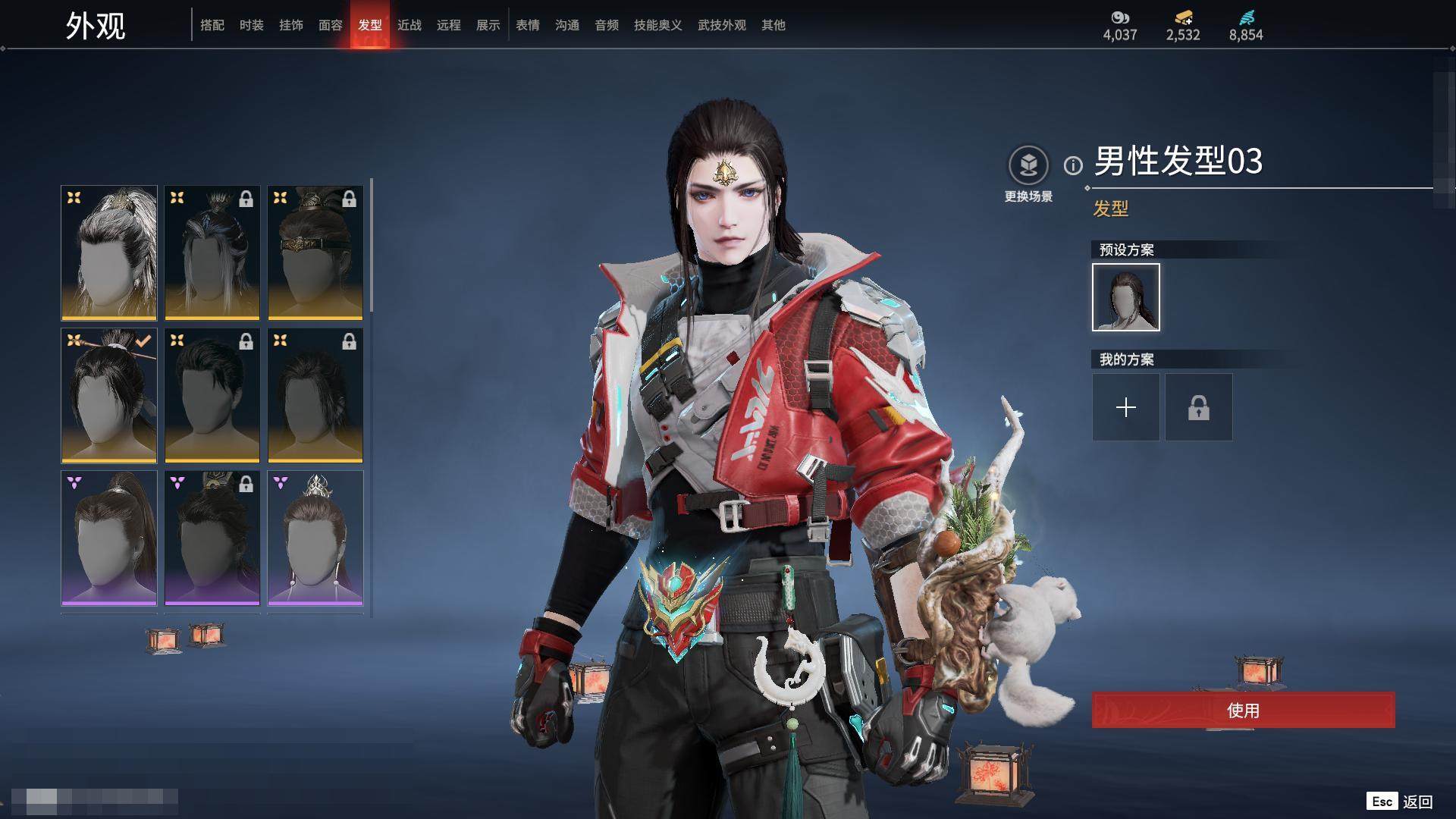Add a new custom scheme with plus
The image size is (1456, 819).
click(x=1126, y=407)
